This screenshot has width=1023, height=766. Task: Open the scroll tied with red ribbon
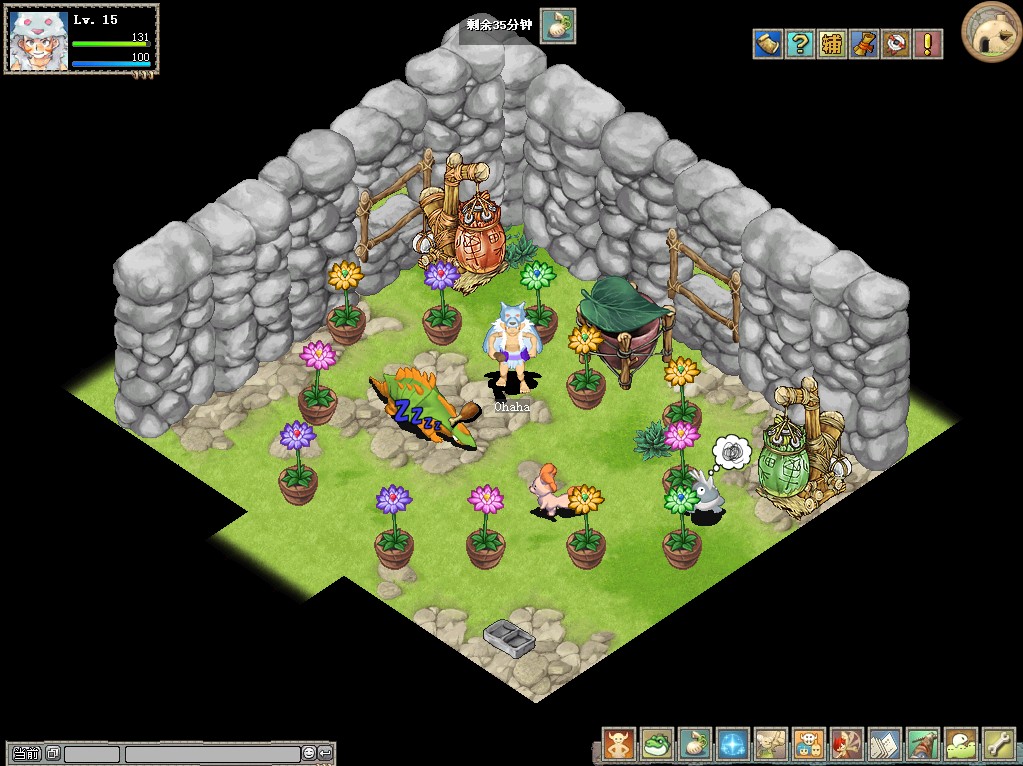[864, 44]
